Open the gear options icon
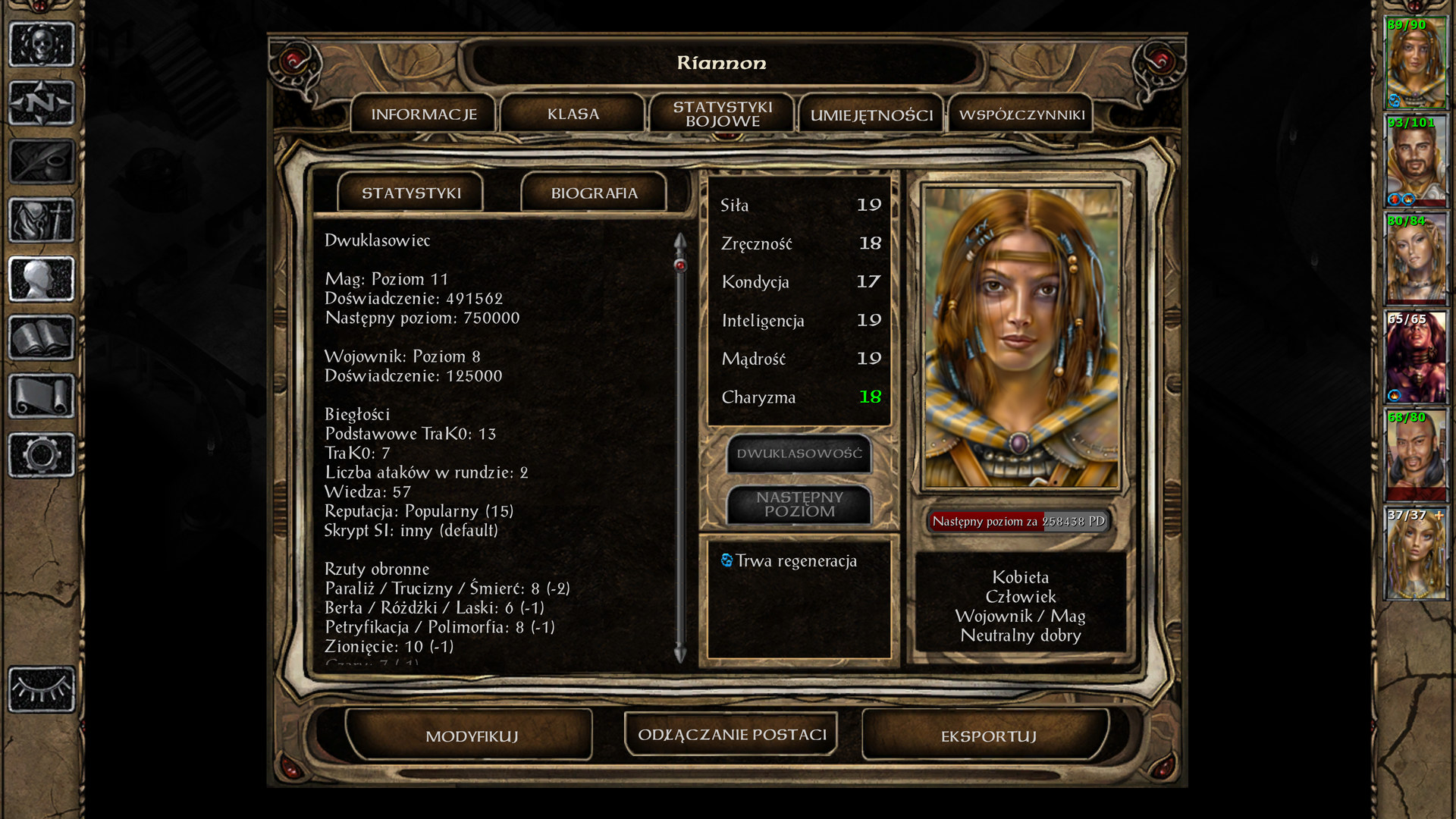The height and width of the screenshot is (819, 1456). point(42,455)
